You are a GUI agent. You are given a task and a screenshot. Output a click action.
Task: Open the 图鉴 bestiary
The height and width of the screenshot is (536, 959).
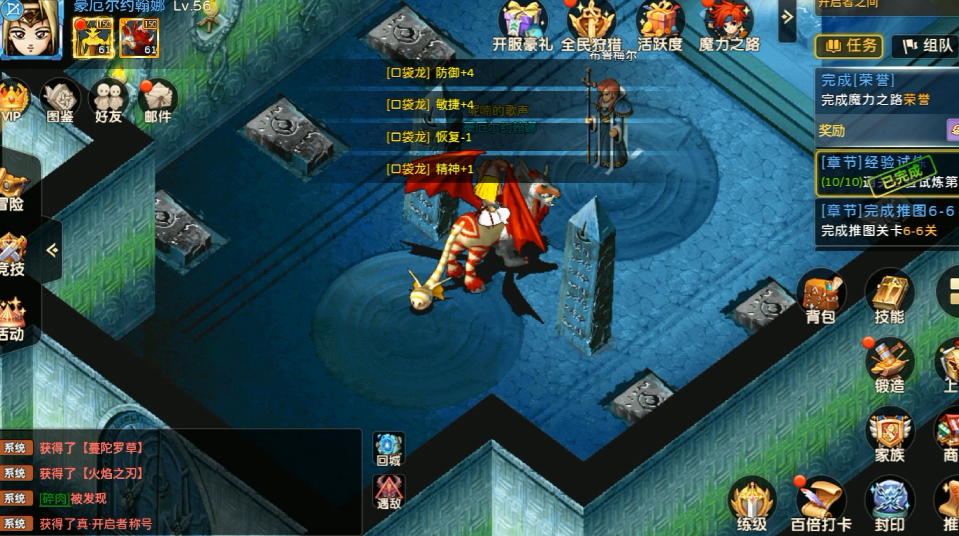(60, 100)
